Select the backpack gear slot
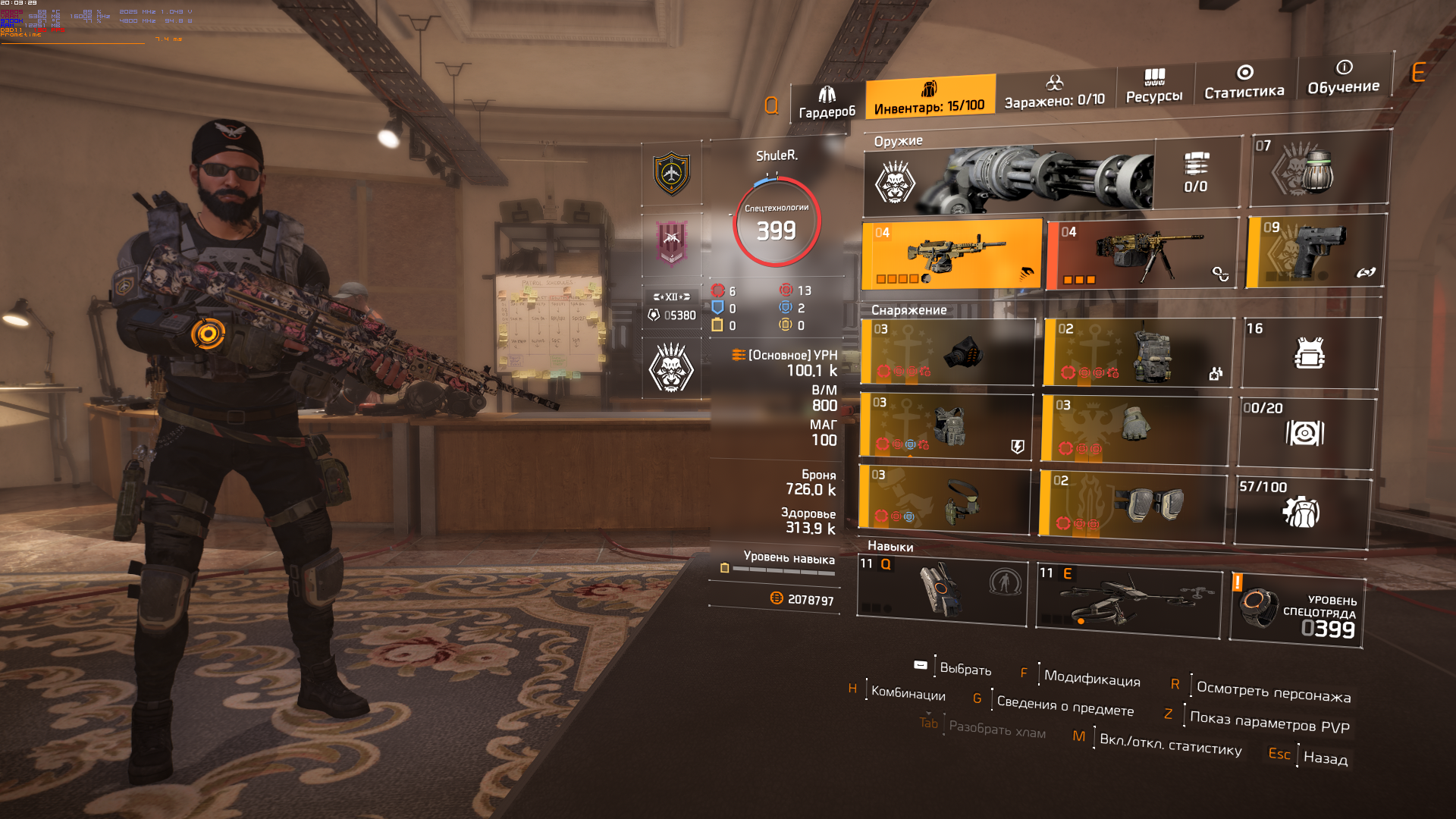1456x819 pixels. coord(1137,353)
